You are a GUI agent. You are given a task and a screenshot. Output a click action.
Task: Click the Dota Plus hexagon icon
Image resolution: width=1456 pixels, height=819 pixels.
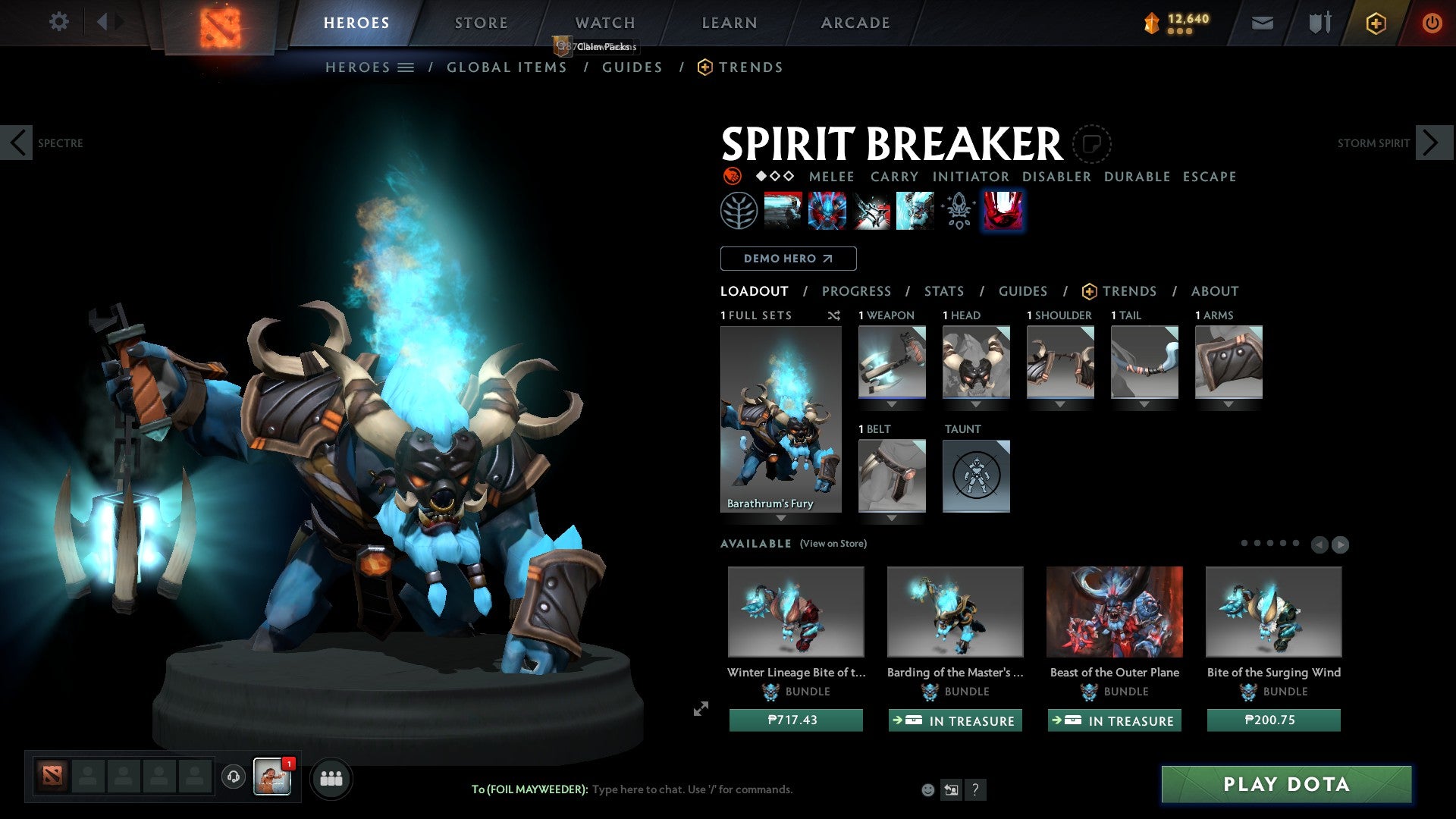tap(1376, 23)
